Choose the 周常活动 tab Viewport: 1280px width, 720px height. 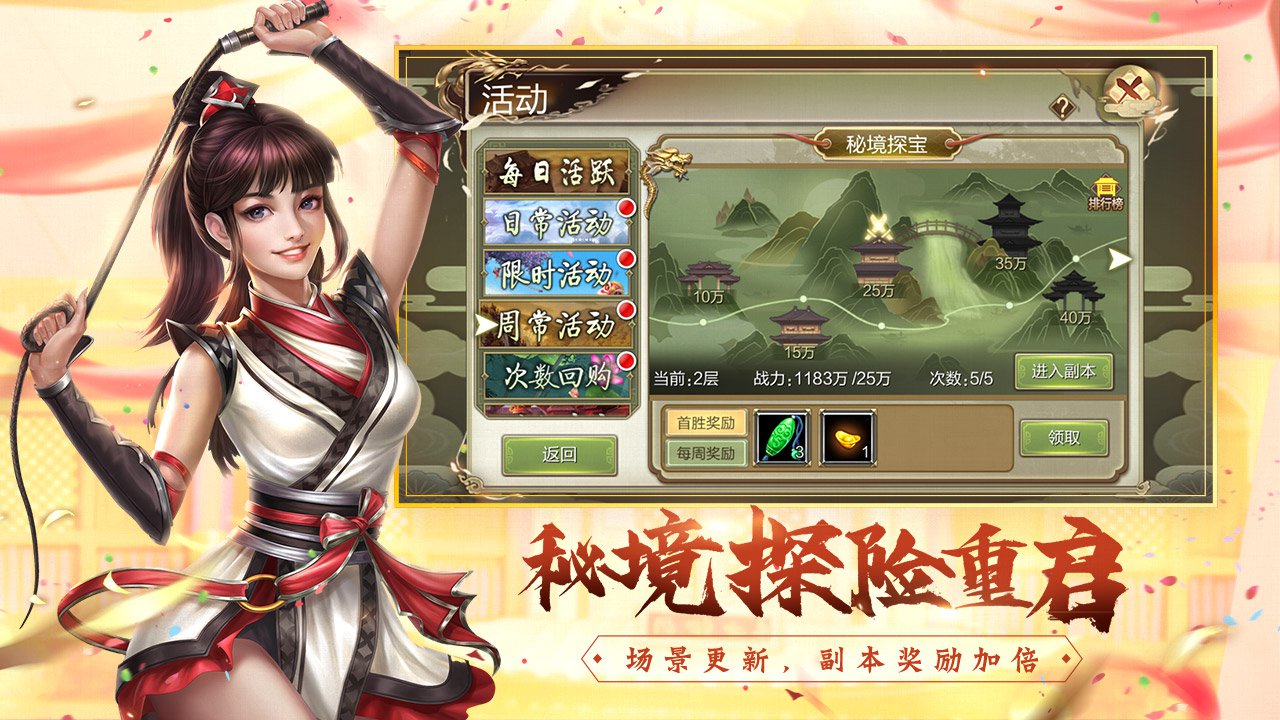pyautogui.click(x=558, y=325)
